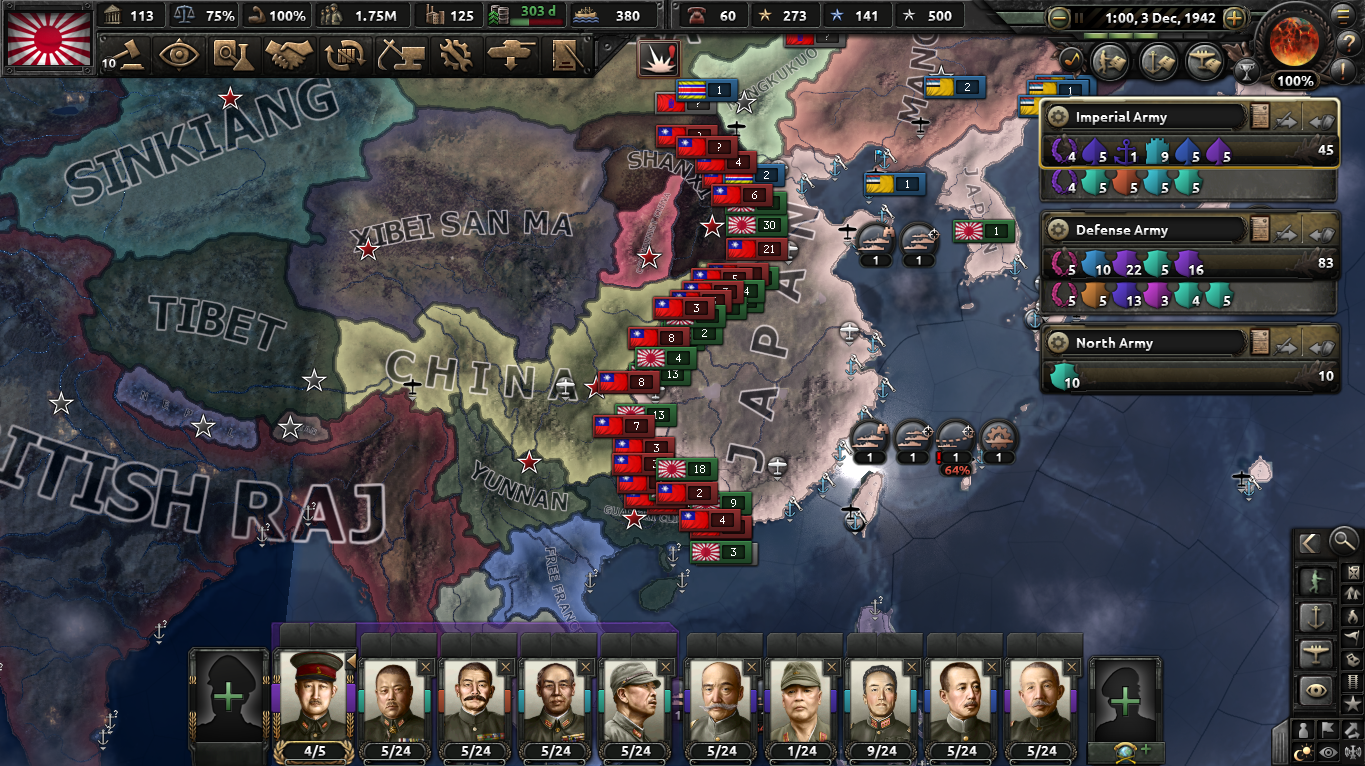
Task: Open help via the question mark button
Action: click(x=1348, y=44)
